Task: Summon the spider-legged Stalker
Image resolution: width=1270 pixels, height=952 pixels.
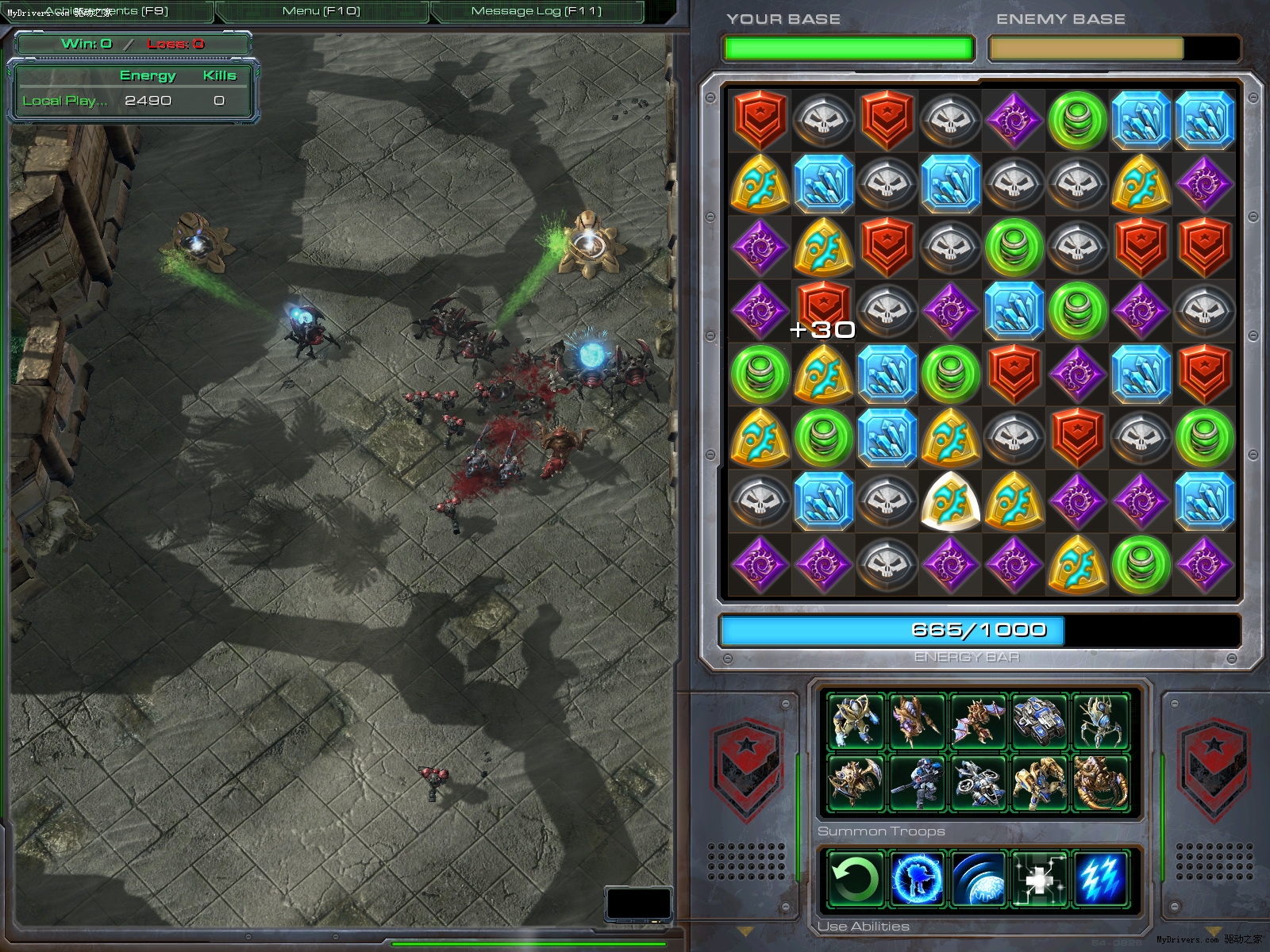Action: (1100, 721)
